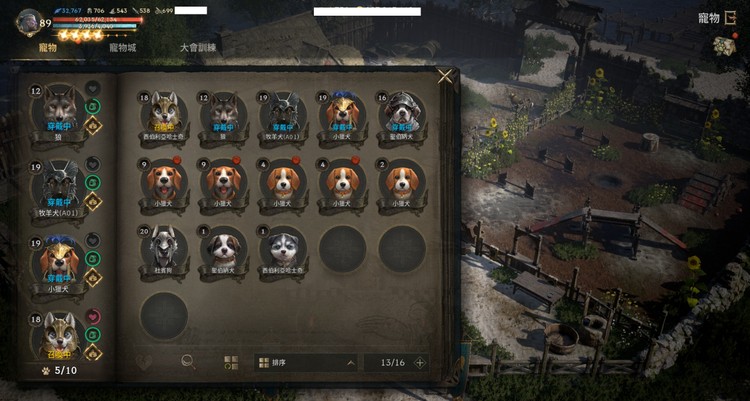Open the 寵物城 tab
This screenshot has height=401, width=750.
click(122, 47)
